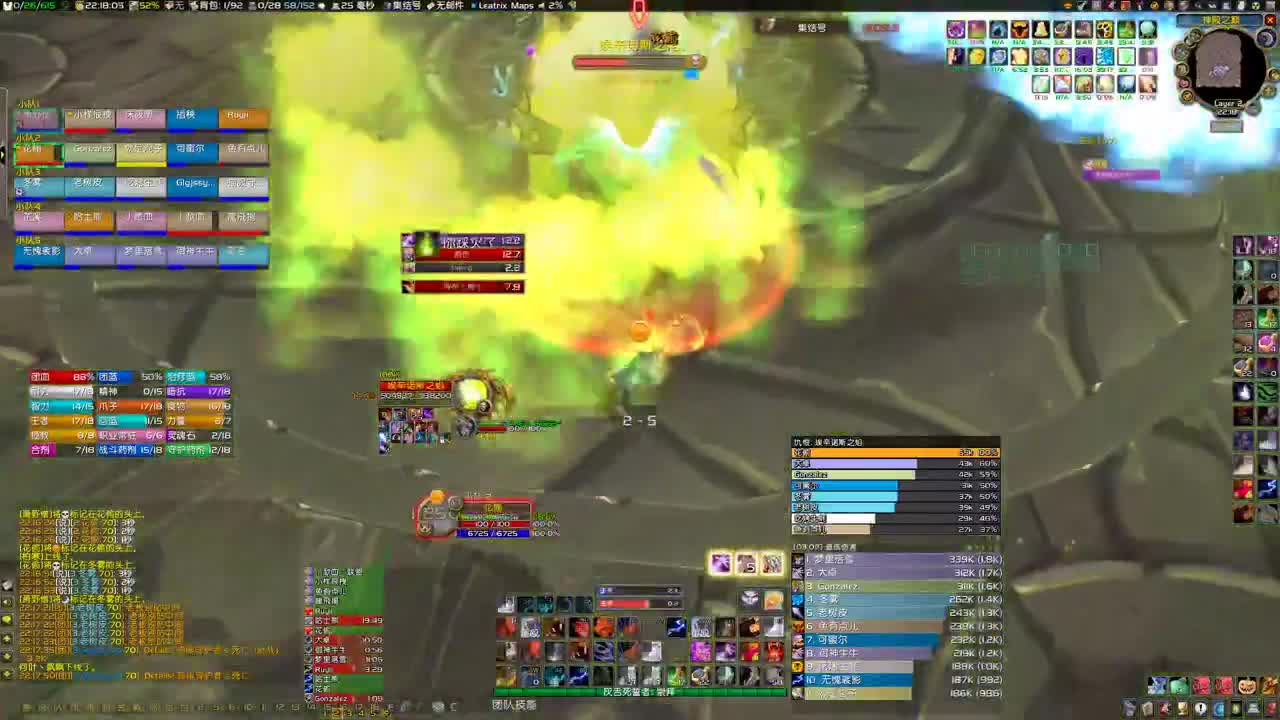The image size is (1280, 720).
Task: Click the 神殿之巅 zone header above the minimap
Action: pos(1221,20)
